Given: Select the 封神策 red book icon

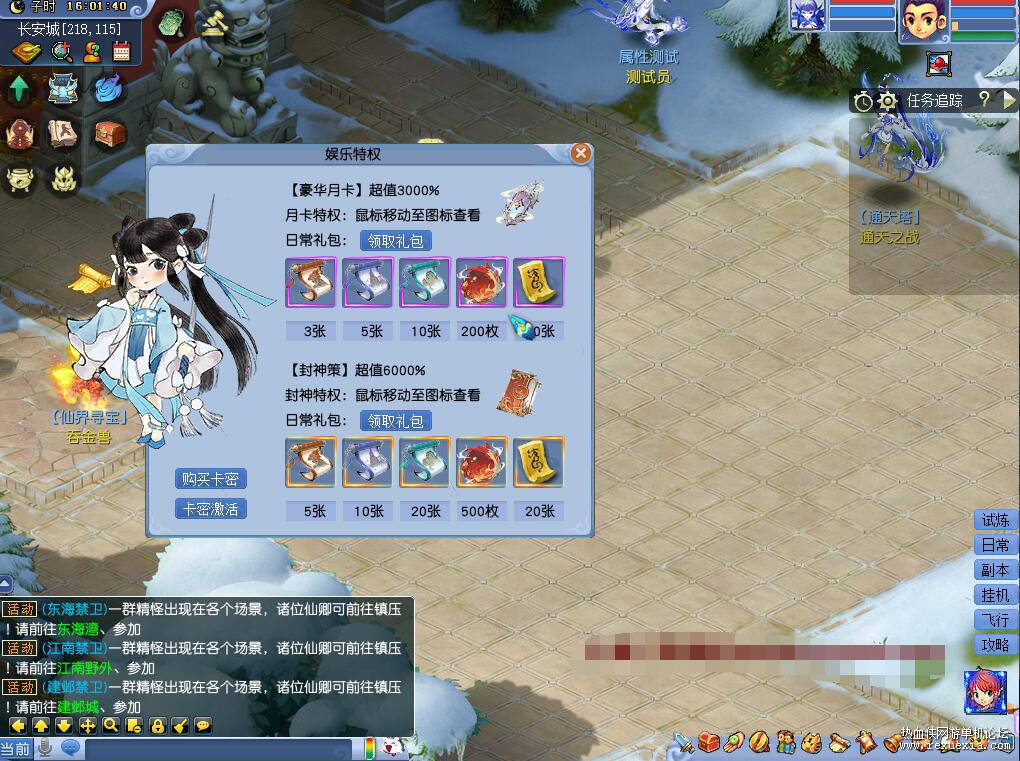Looking at the screenshot, I should point(520,391).
